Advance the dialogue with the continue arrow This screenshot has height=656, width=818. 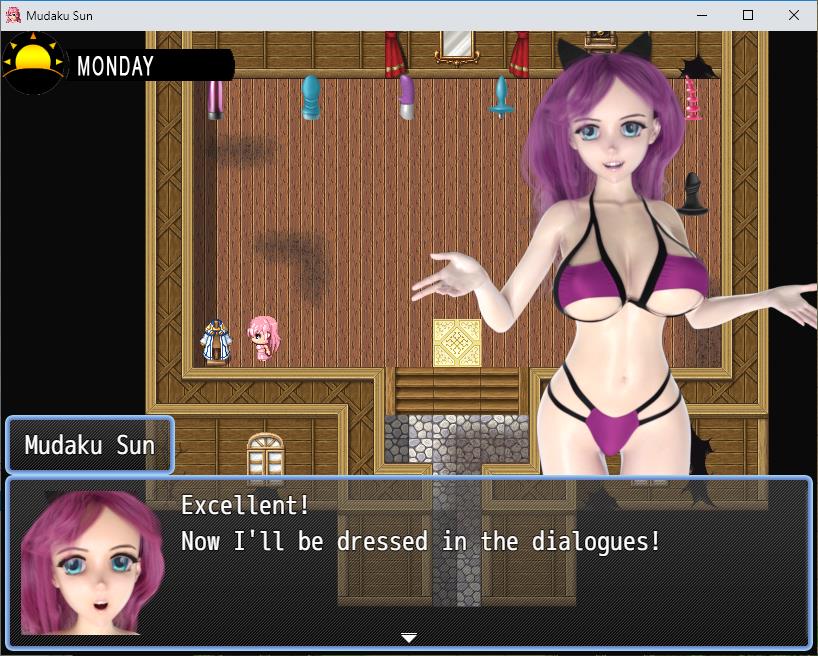(408, 637)
